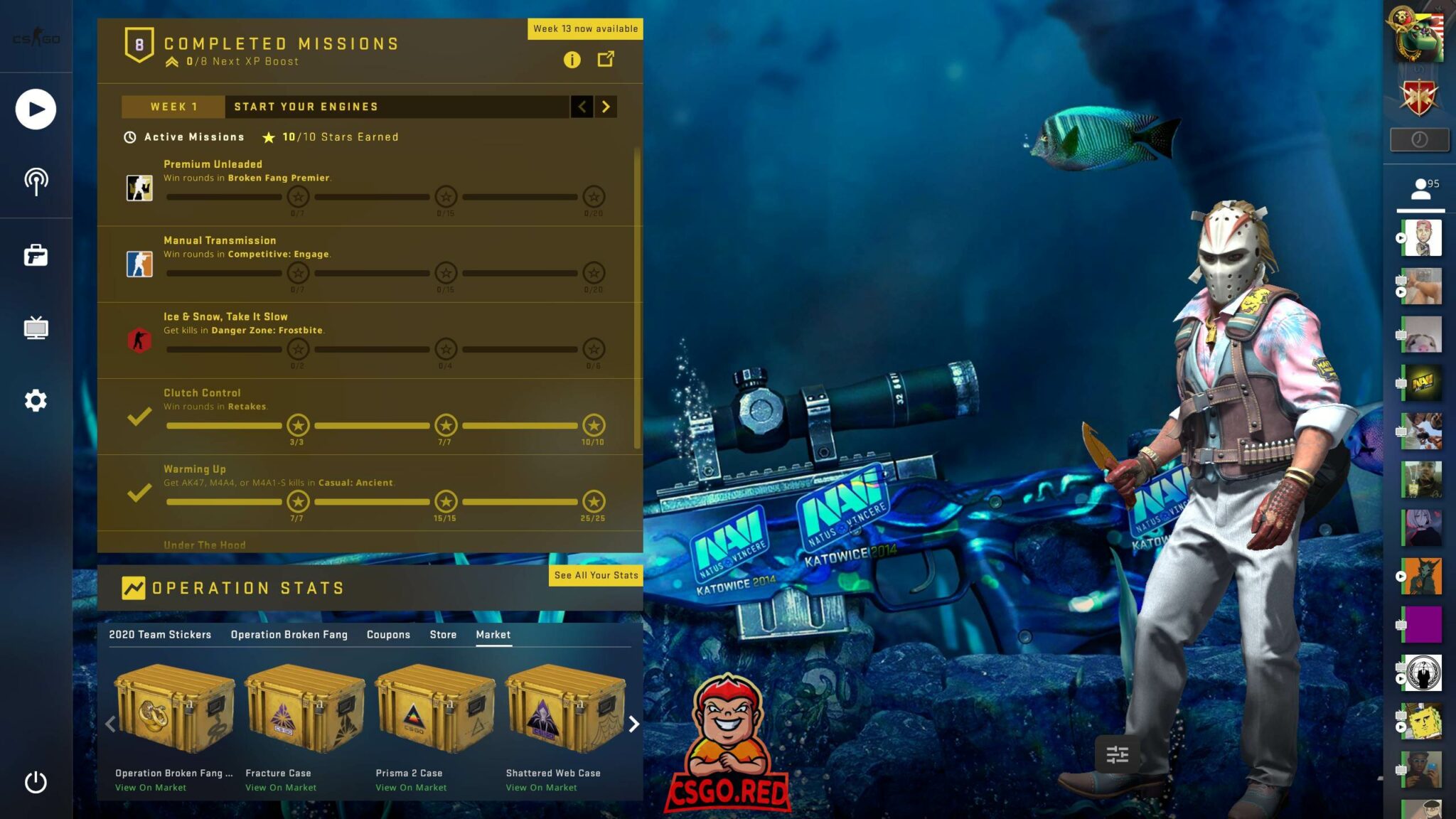Open the broadcast antenna icon
This screenshot has width=1456, height=819.
tap(36, 182)
